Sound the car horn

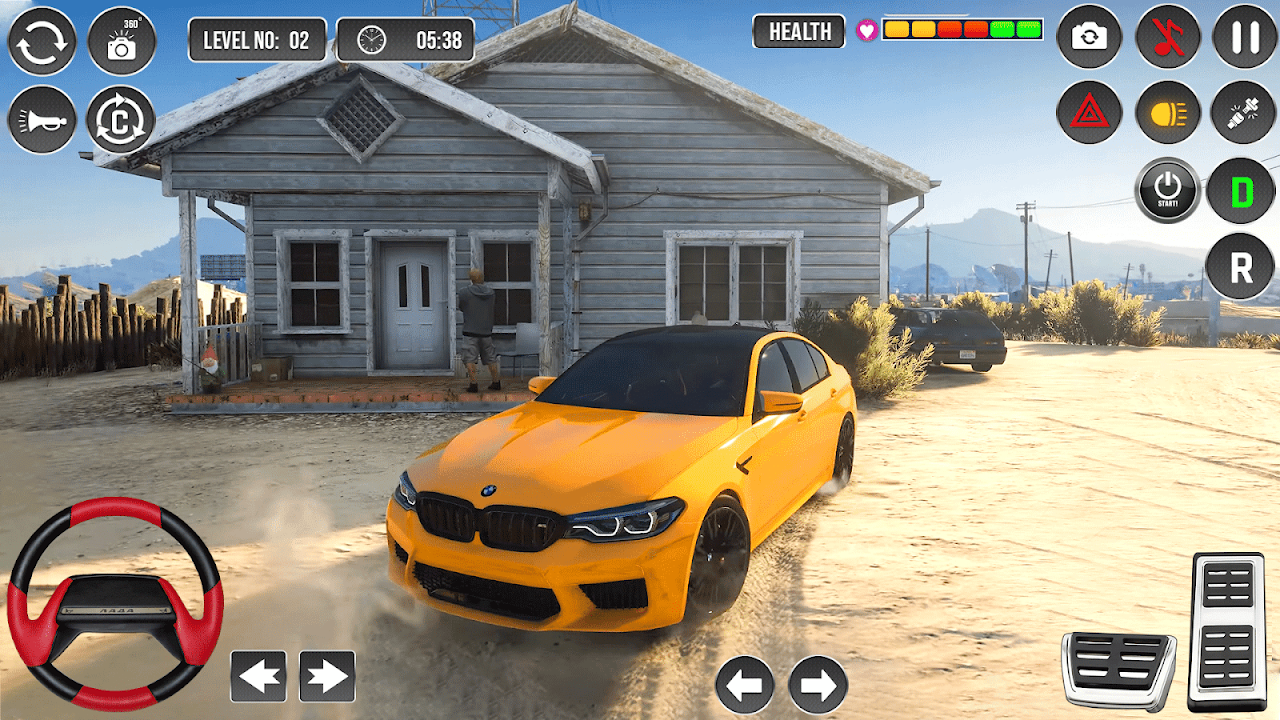point(42,120)
